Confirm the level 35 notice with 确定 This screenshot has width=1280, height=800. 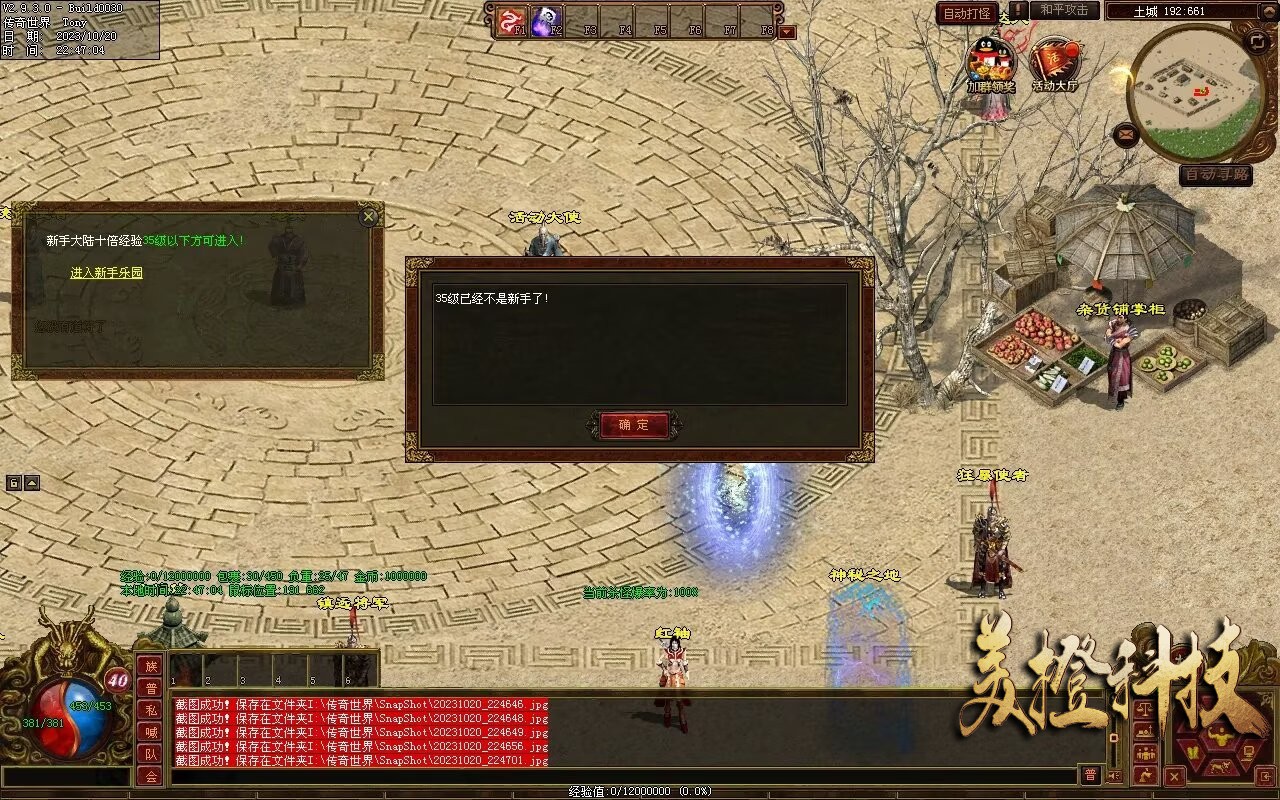(634, 425)
